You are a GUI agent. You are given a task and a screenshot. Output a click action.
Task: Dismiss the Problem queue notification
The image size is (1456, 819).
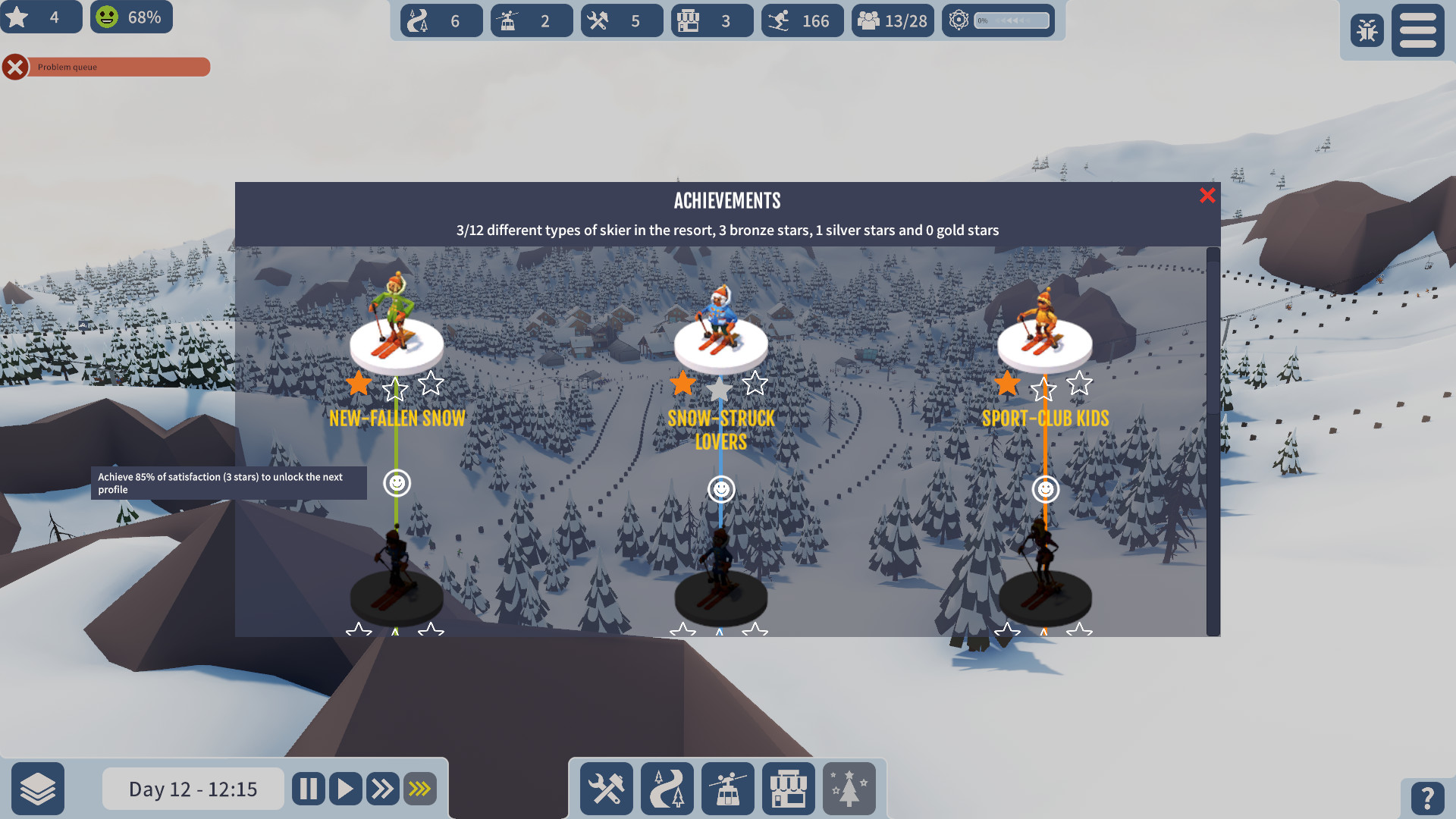[15, 67]
